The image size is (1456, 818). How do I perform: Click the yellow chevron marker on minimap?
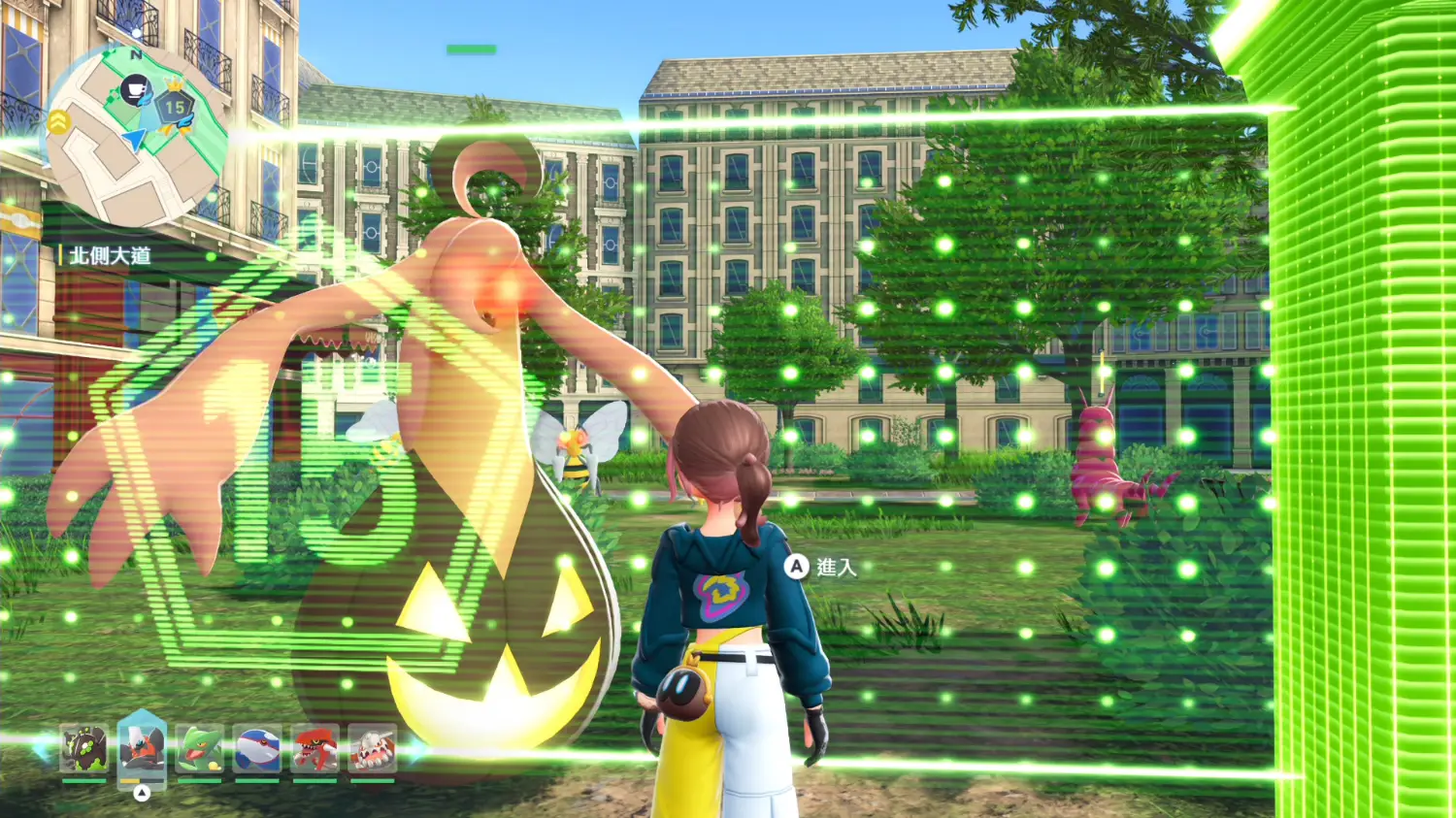[58, 122]
